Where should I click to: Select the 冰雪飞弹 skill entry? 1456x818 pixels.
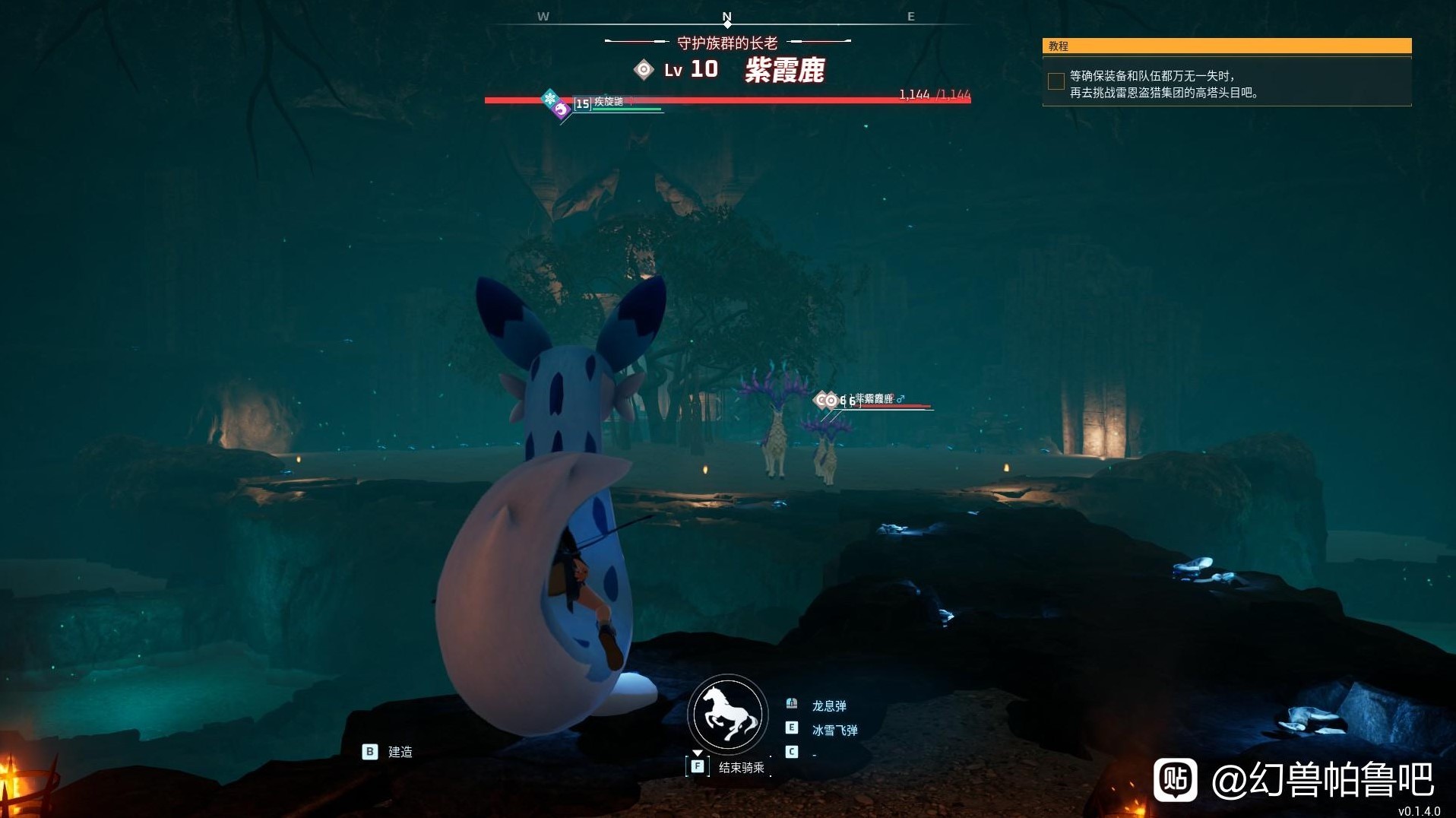click(x=834, y=731)
